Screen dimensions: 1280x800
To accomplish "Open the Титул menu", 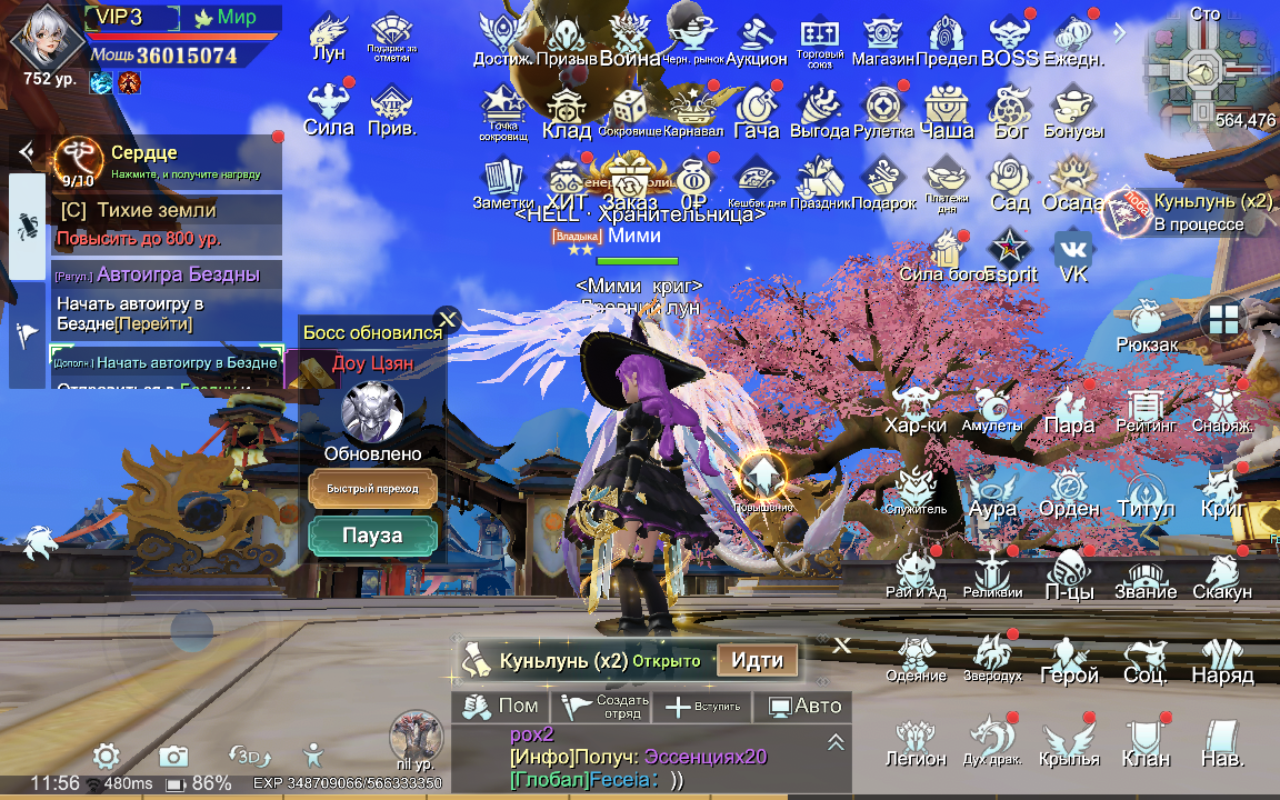I will click(x=1146, y=492).
